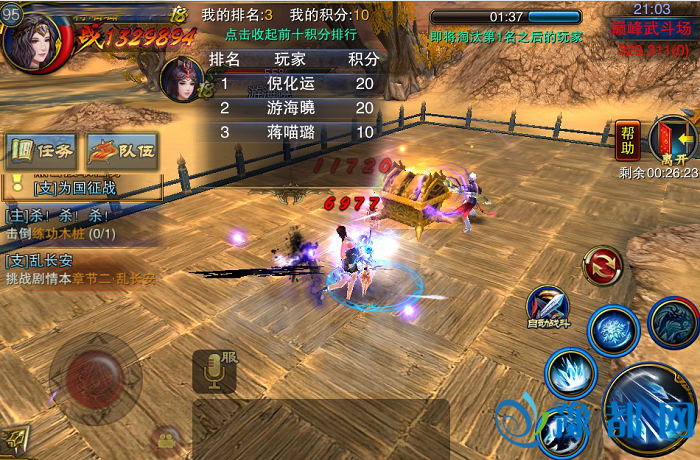Tap the small camera button
The image size is (700, 460).
pos(166,438)
